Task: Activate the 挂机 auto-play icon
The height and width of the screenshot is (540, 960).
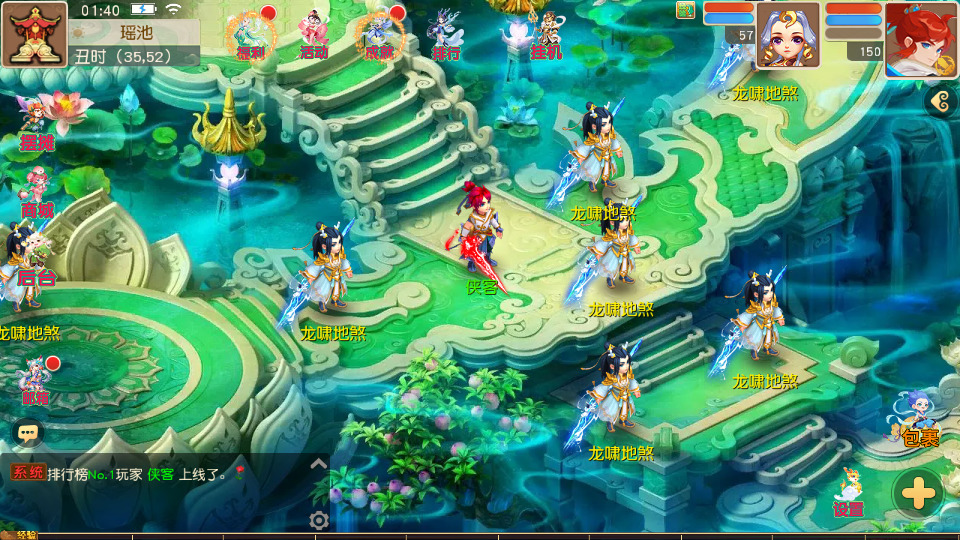Action: [x=546, y=35]
